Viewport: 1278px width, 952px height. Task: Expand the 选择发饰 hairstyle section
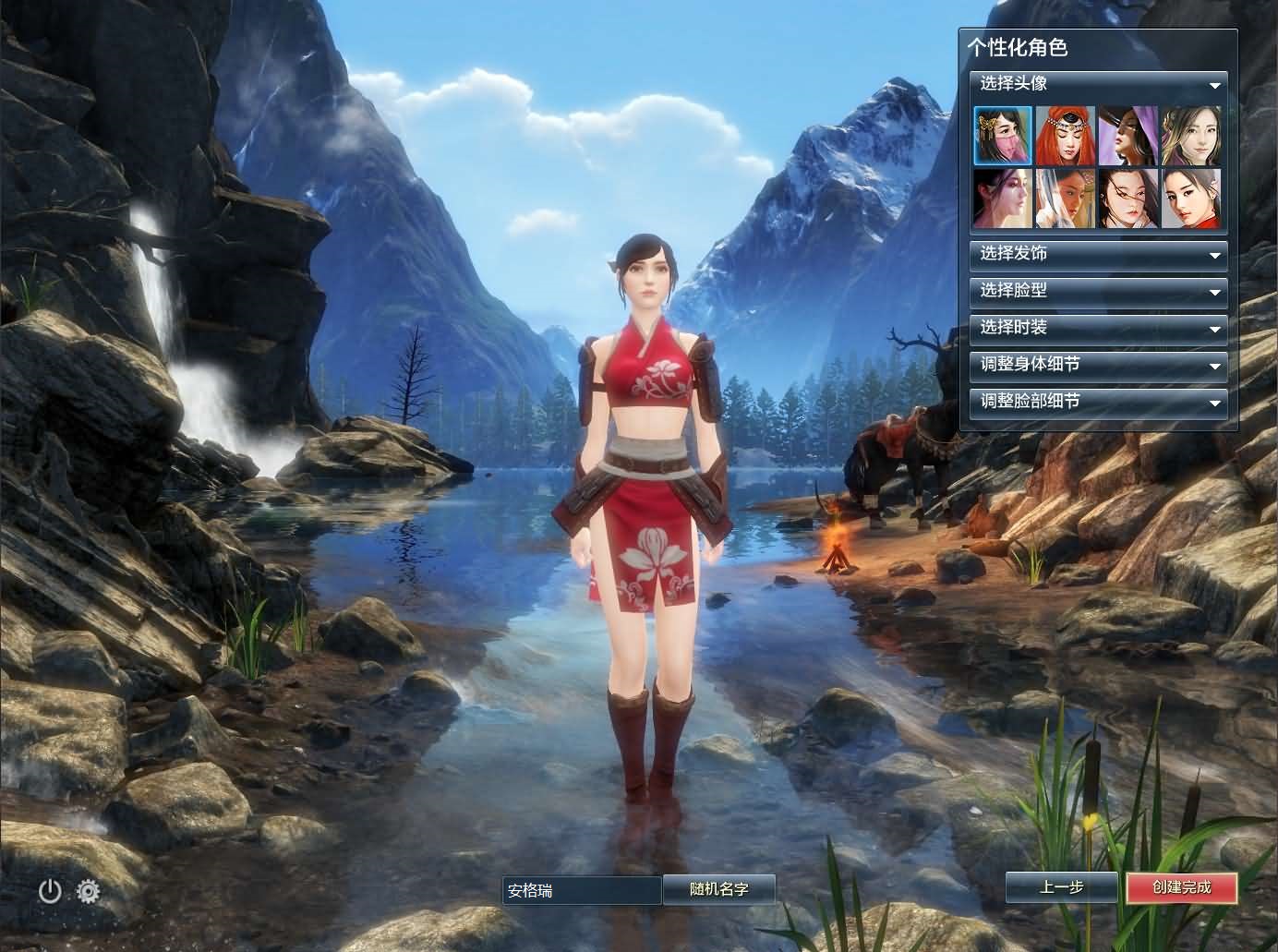tap(1098, 254)
